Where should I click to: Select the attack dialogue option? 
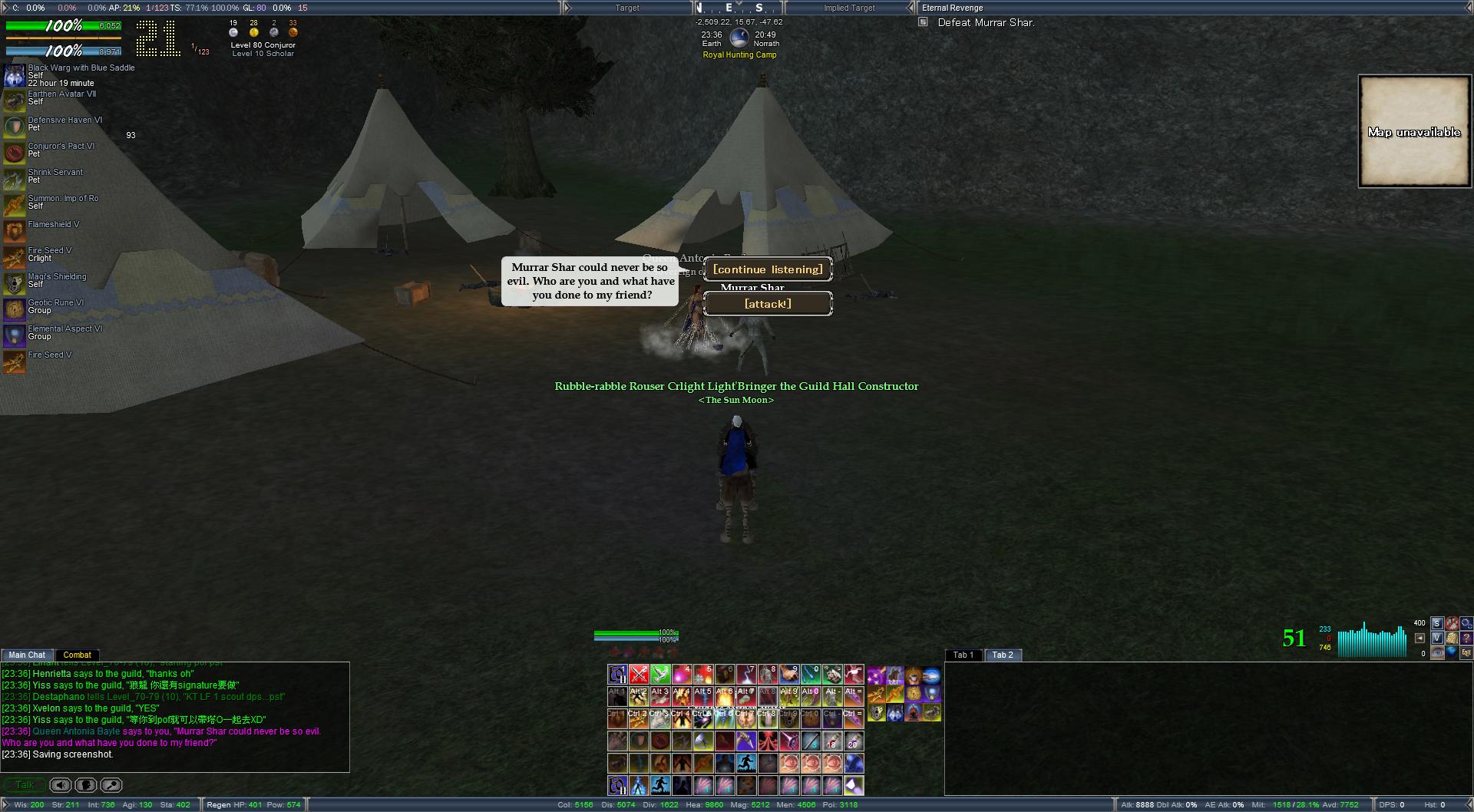point(768,304)
